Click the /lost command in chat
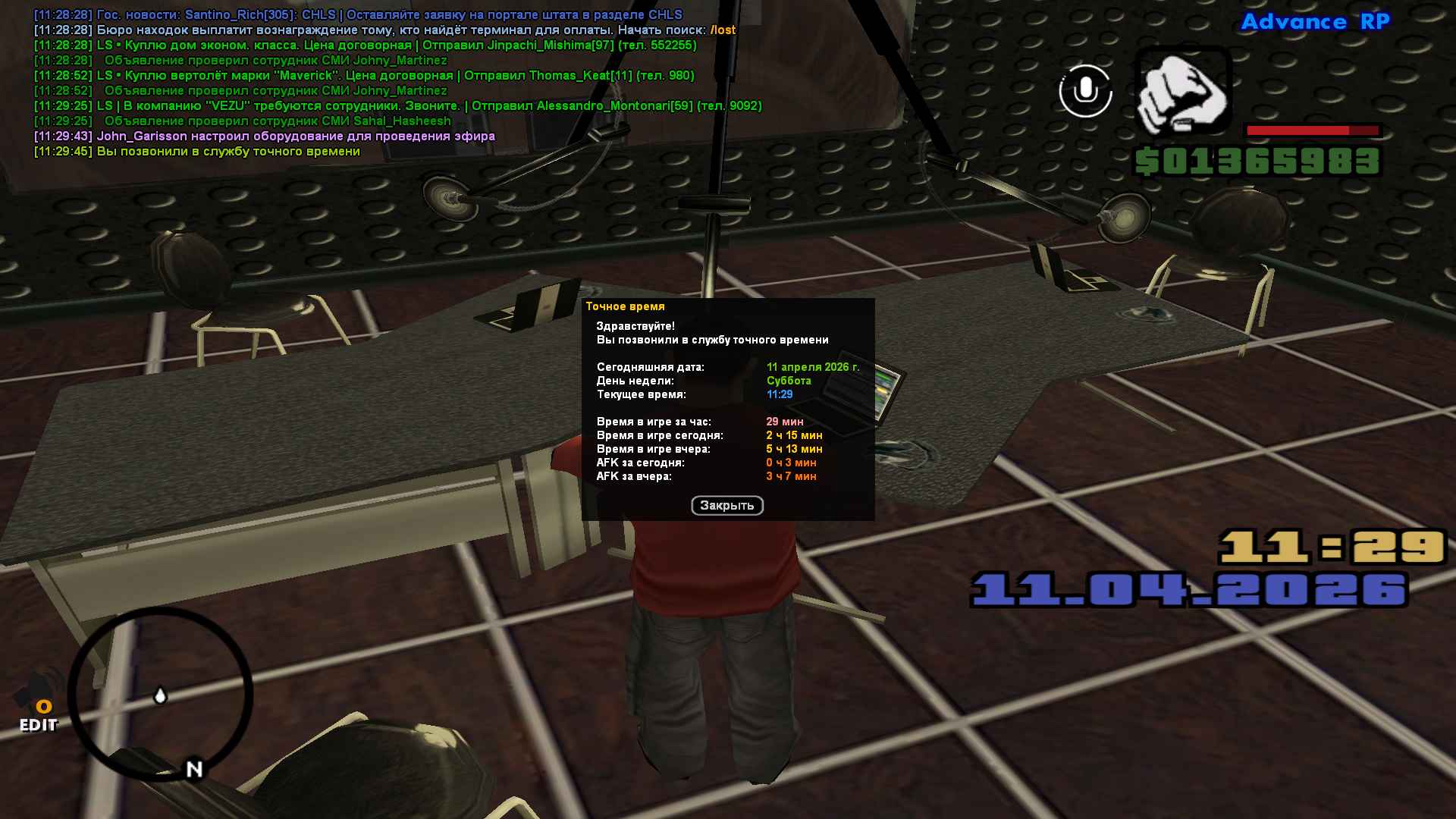Screen dimensions: 1456x819 [x=723, y=30]
